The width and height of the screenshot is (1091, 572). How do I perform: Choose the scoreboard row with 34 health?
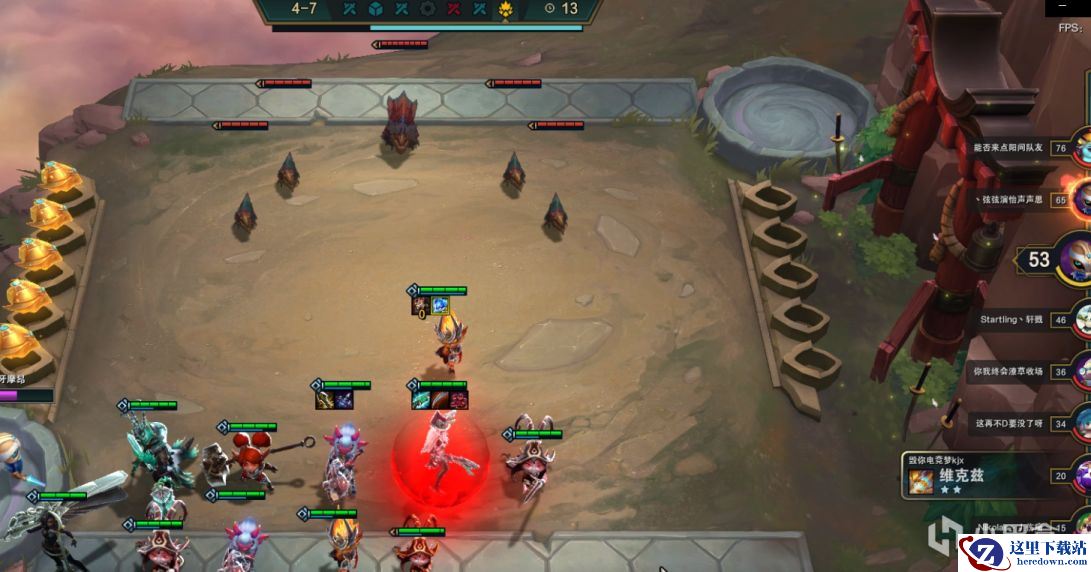pyautogui.click(x=1020, y=423)
